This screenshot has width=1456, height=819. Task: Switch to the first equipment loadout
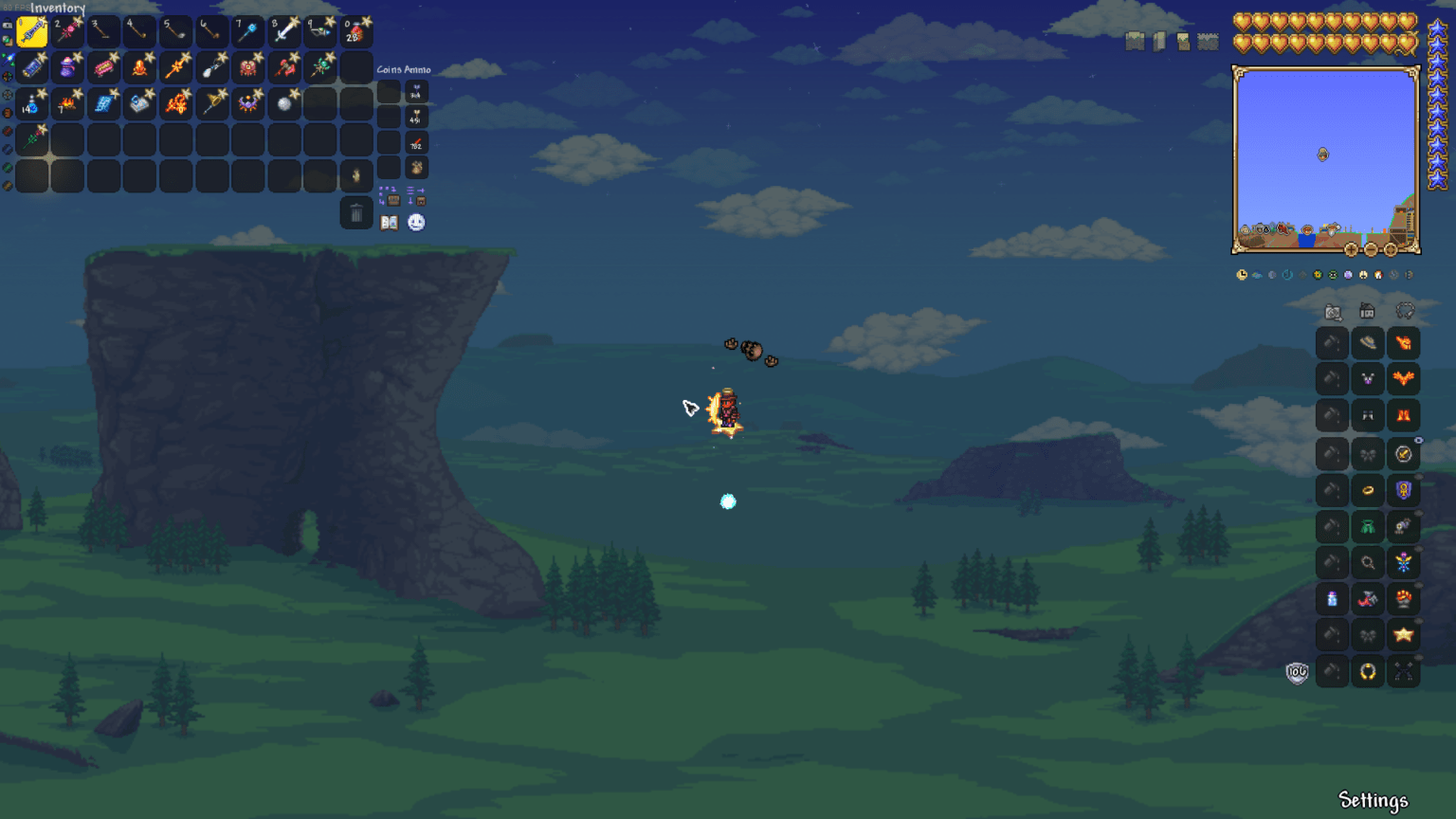pyautogui.click(x=1332, y=311)
